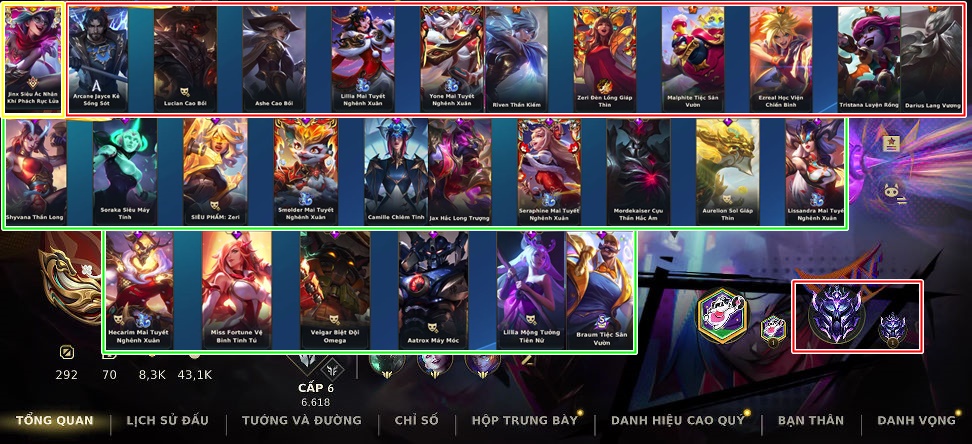Pick the Veigar Biệt Đội Omega card
The image size is (972, 444).
[x=335, y=290]
